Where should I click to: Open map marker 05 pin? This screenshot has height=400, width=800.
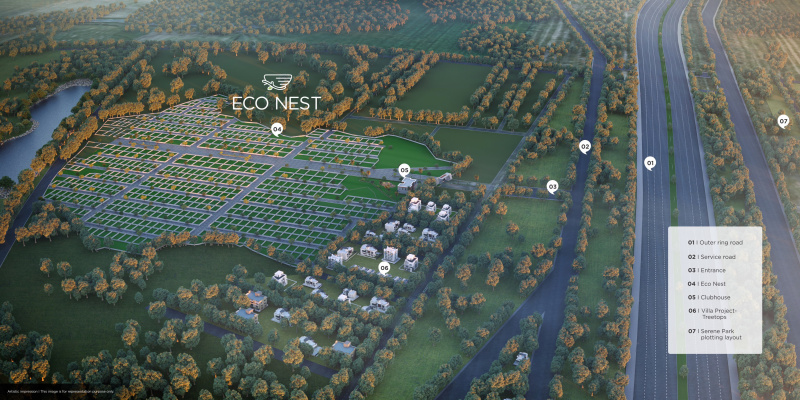tap(404, 170)
